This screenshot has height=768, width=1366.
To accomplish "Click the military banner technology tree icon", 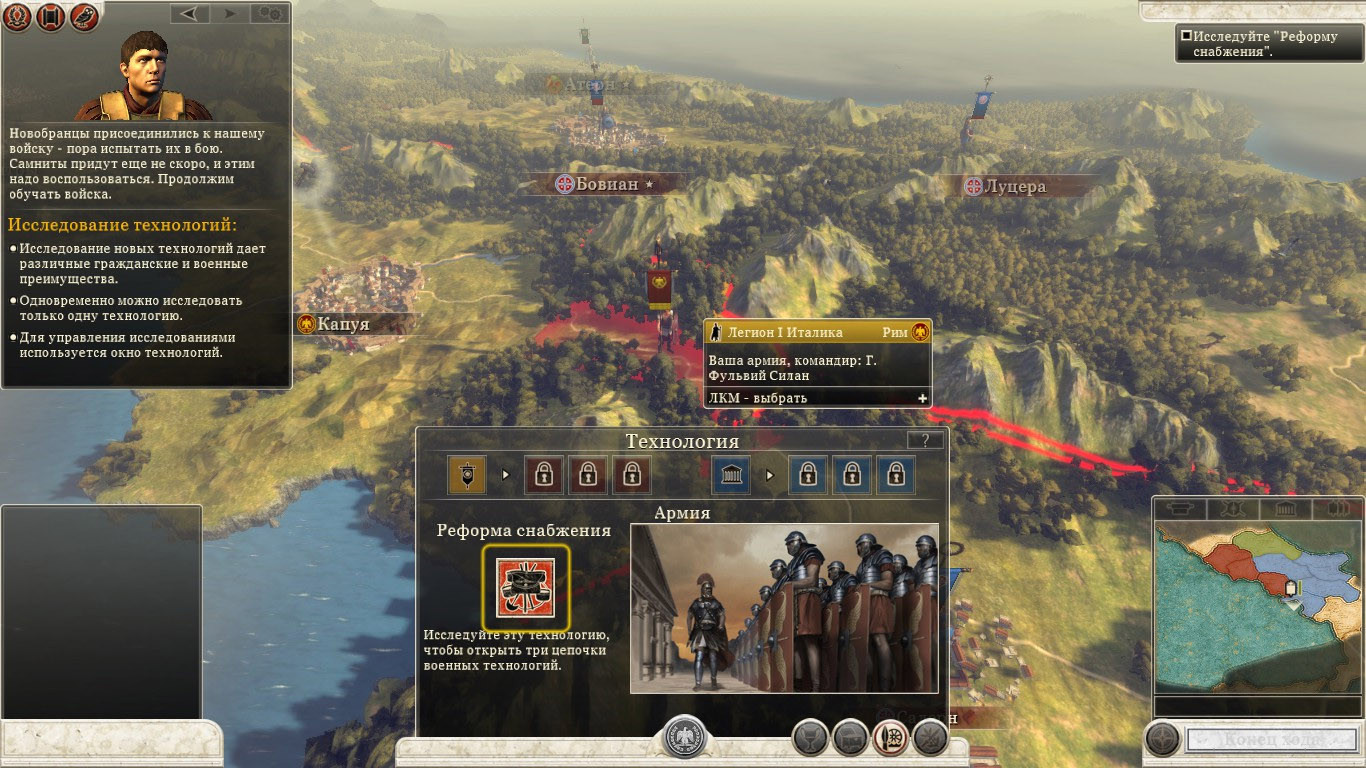I will tap(467, 475).
